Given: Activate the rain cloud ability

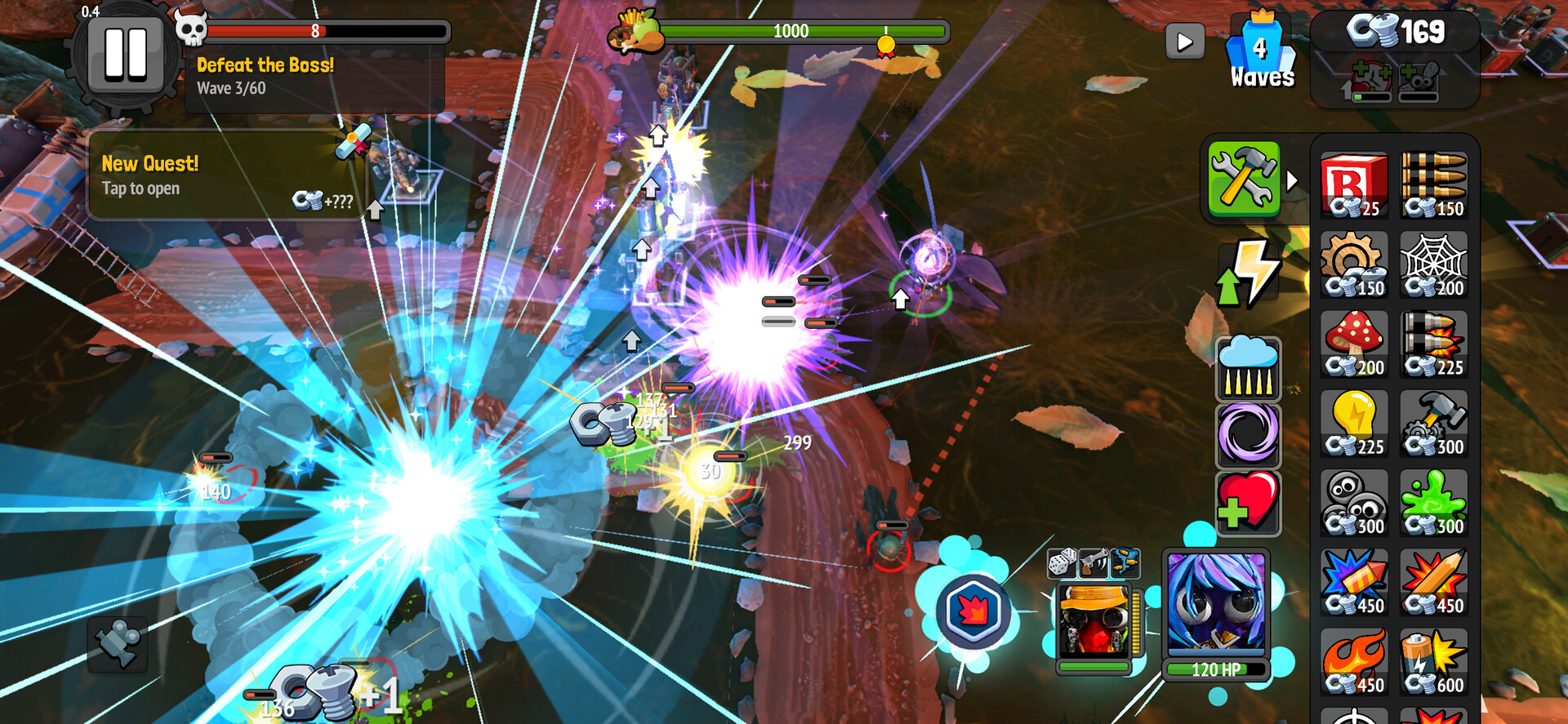Looking at the screenshot, I should 1248,369.
